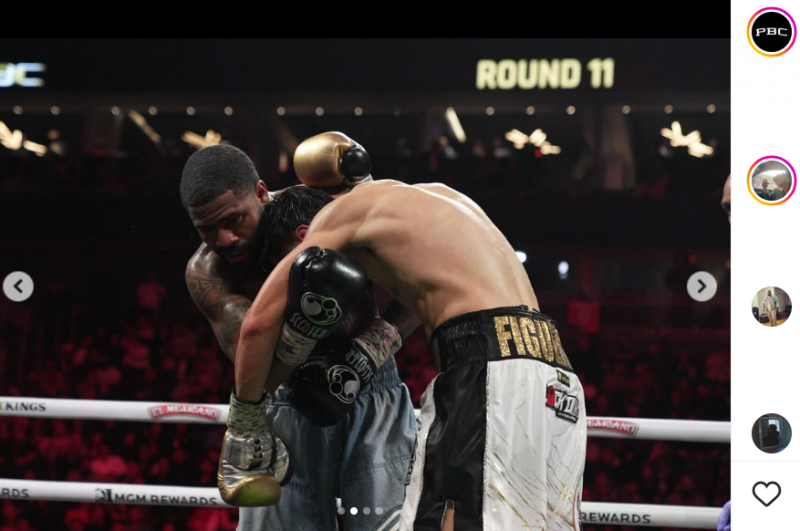
Task: Open the PBC profile avatar
Action: [771, 32]
